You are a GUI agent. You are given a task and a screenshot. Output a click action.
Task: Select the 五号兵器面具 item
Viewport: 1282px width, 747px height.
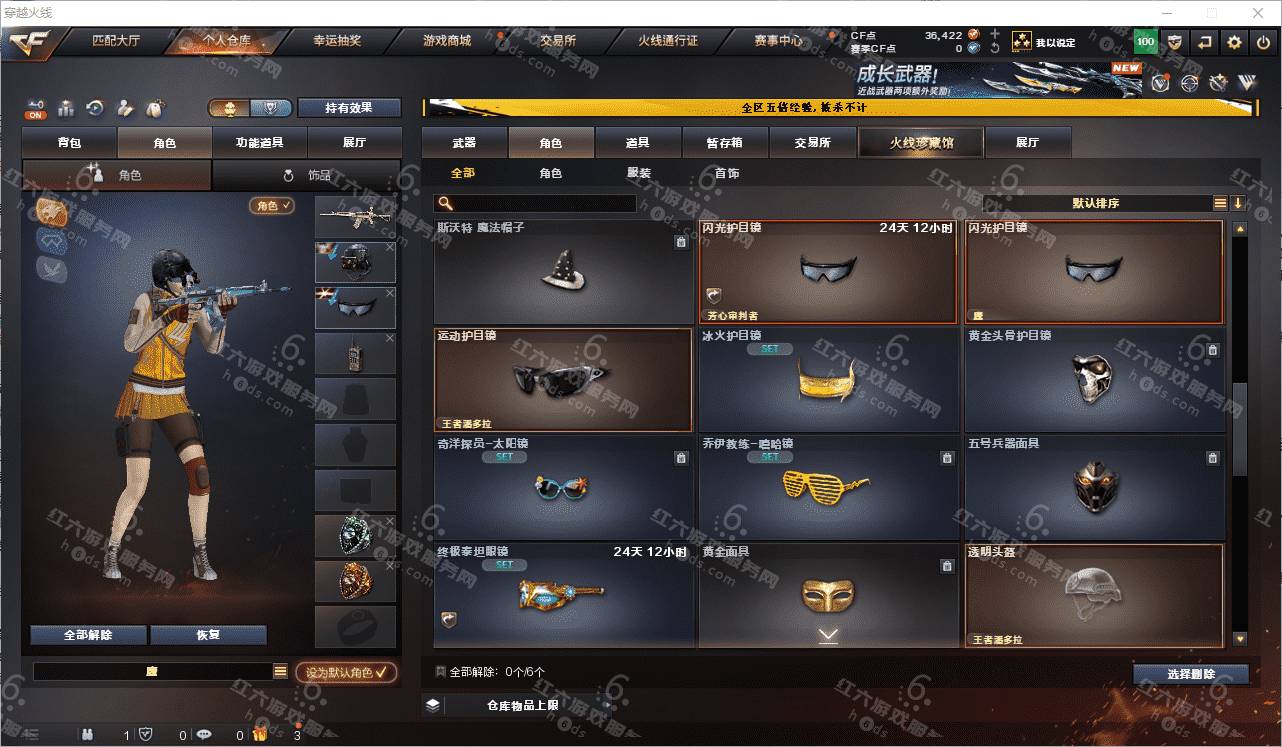tap(1094, 487)
